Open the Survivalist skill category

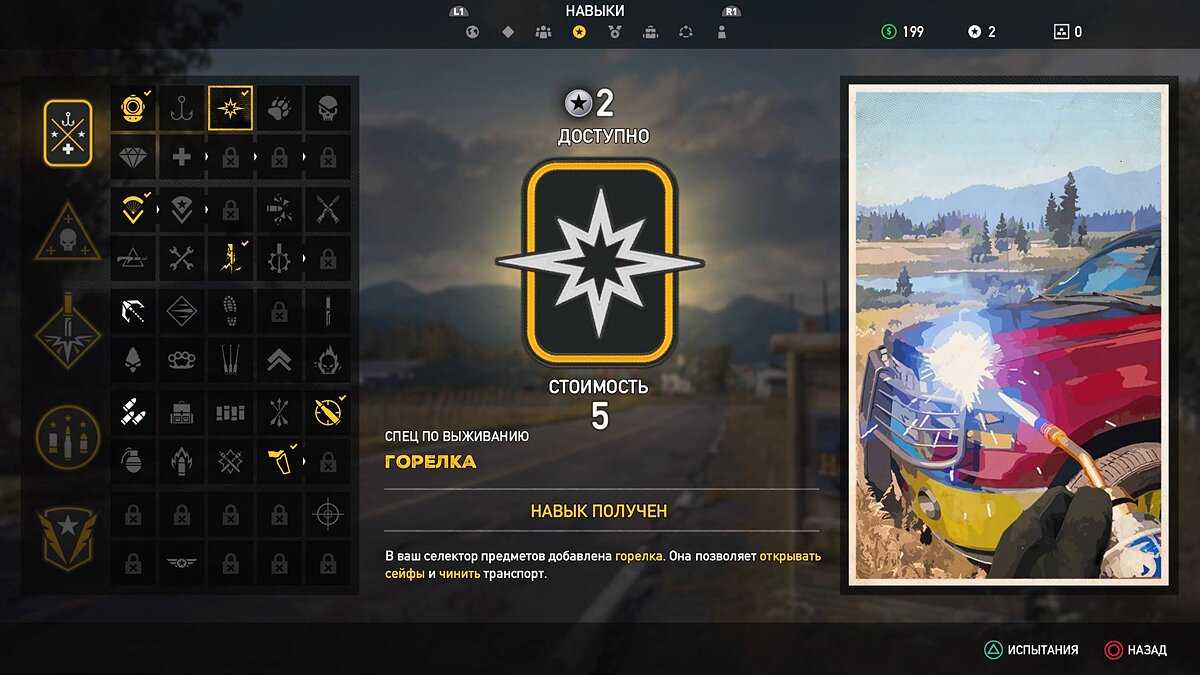(x=68, y=133)
